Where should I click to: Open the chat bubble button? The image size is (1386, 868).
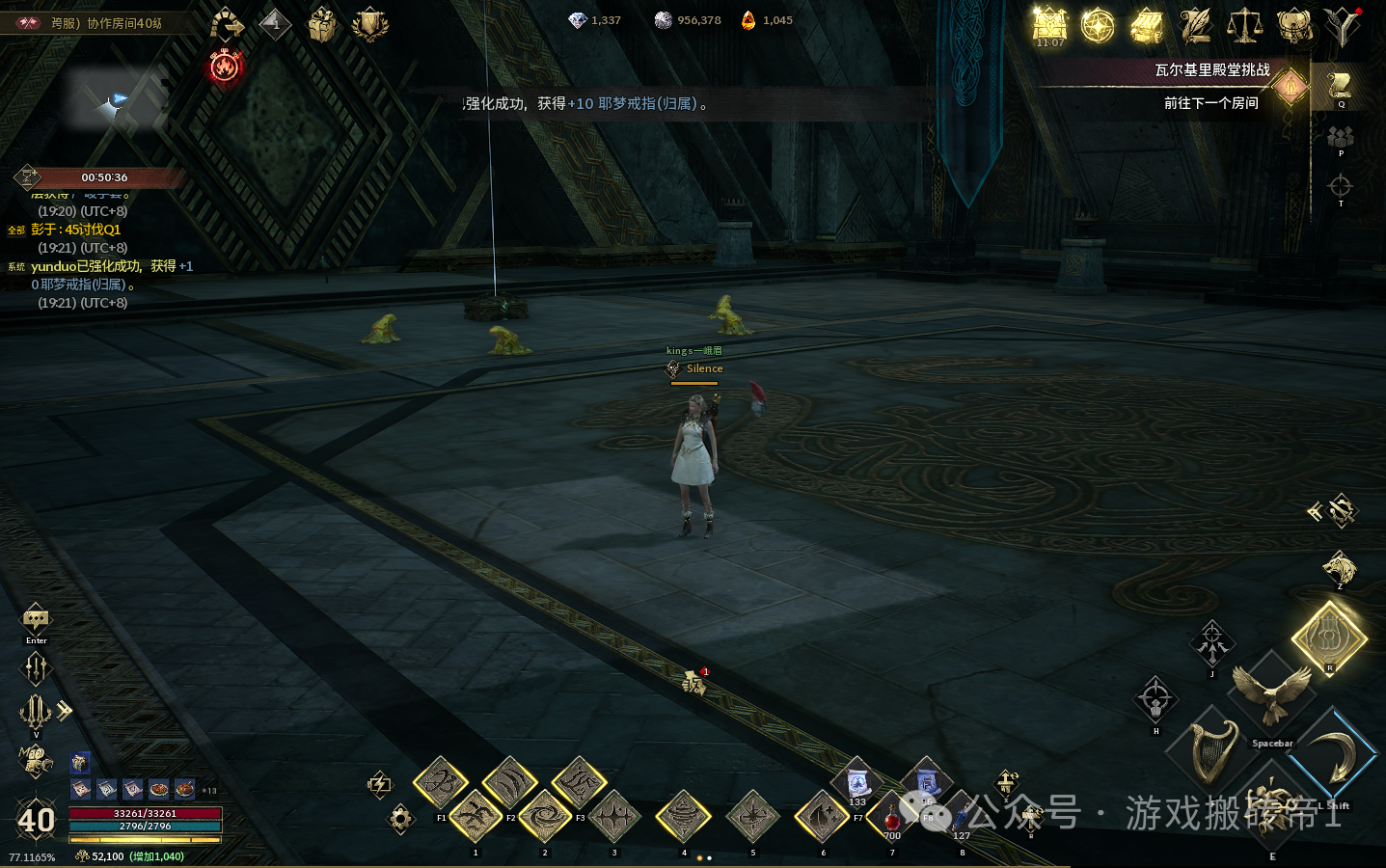(36, 618)
